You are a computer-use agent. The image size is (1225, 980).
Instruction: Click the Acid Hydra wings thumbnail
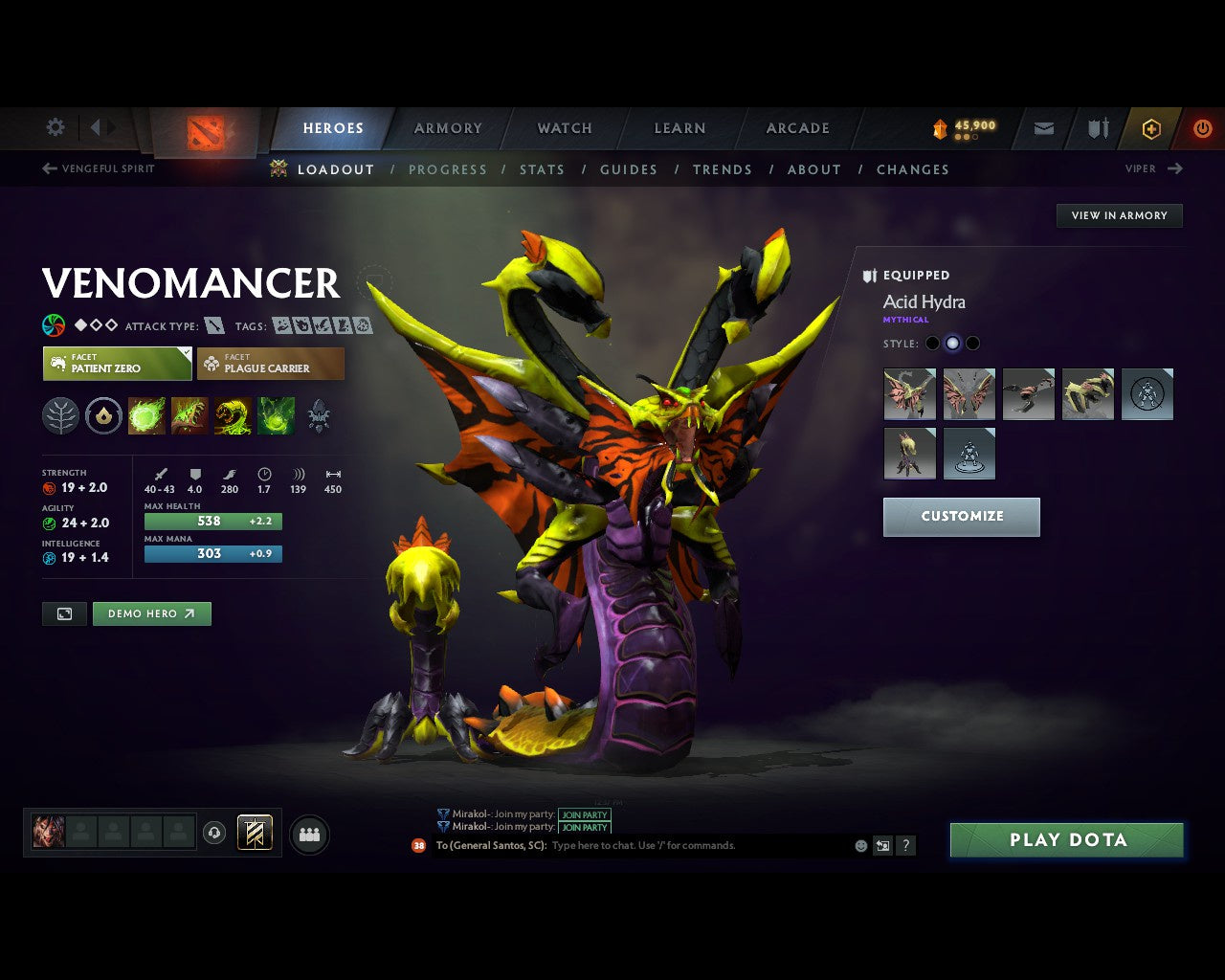tap(969, 394)
